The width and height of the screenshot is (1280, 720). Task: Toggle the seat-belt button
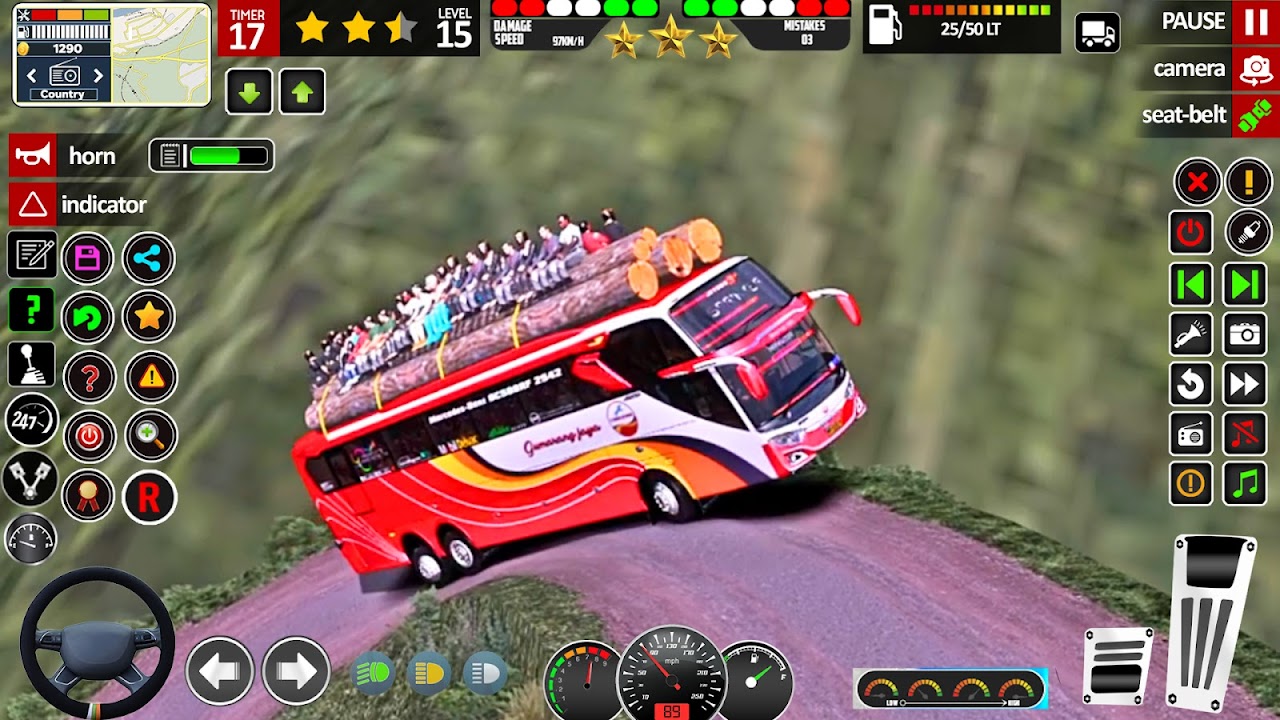(1255, 115)
